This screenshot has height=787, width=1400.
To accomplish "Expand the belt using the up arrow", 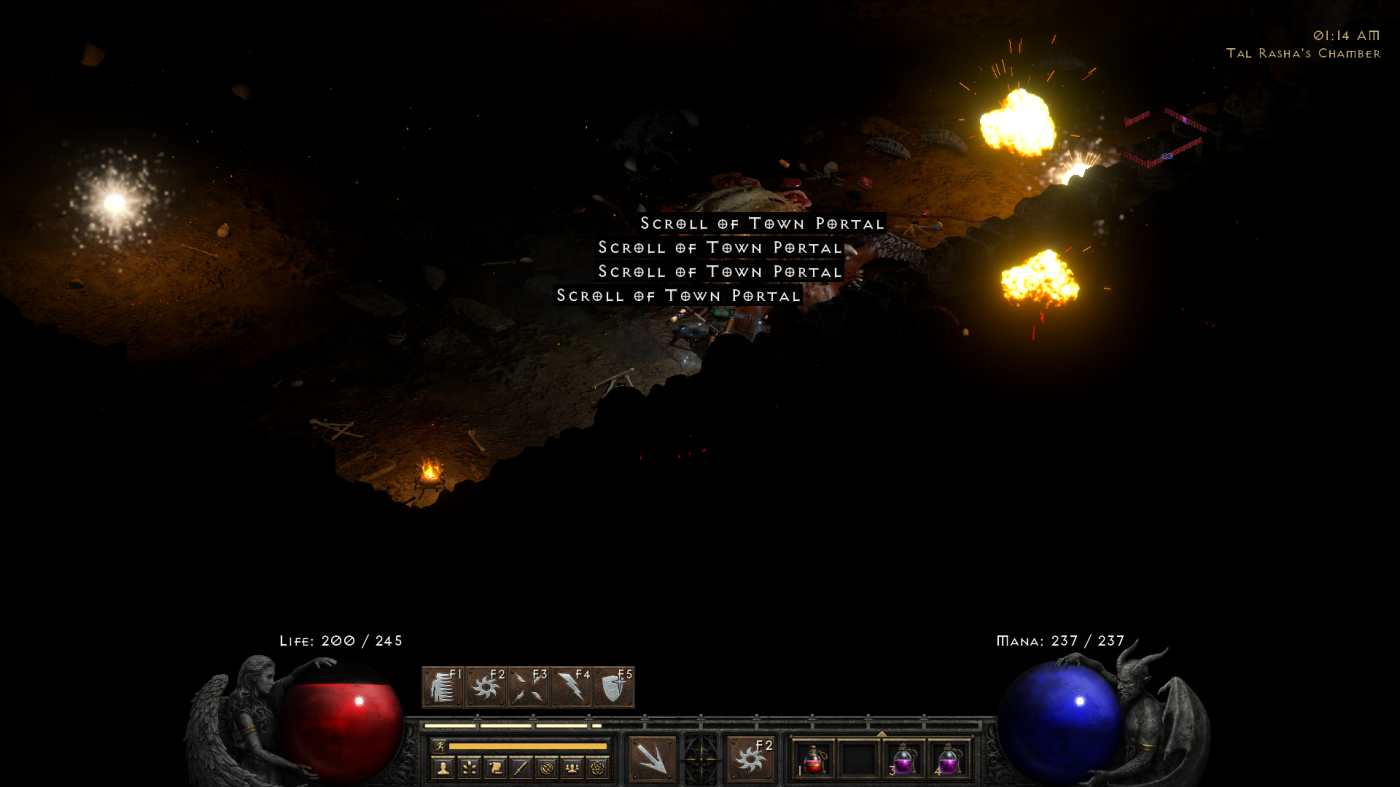I will [882, 733].
